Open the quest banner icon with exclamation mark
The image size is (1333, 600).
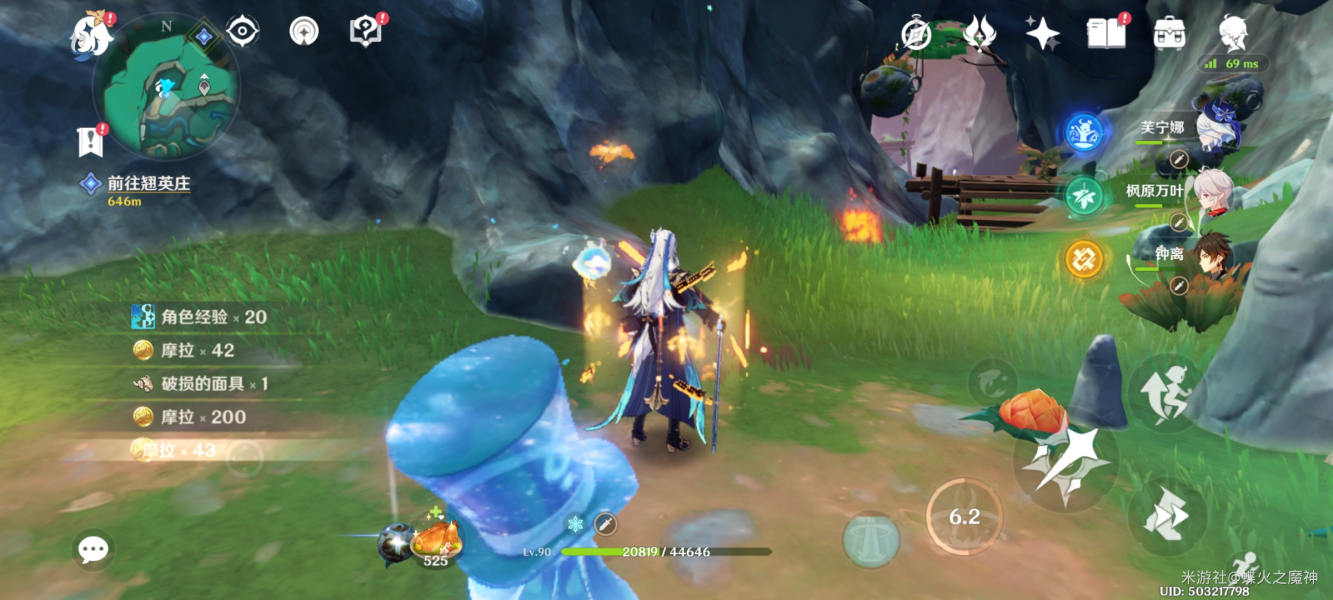pos(90,141)
